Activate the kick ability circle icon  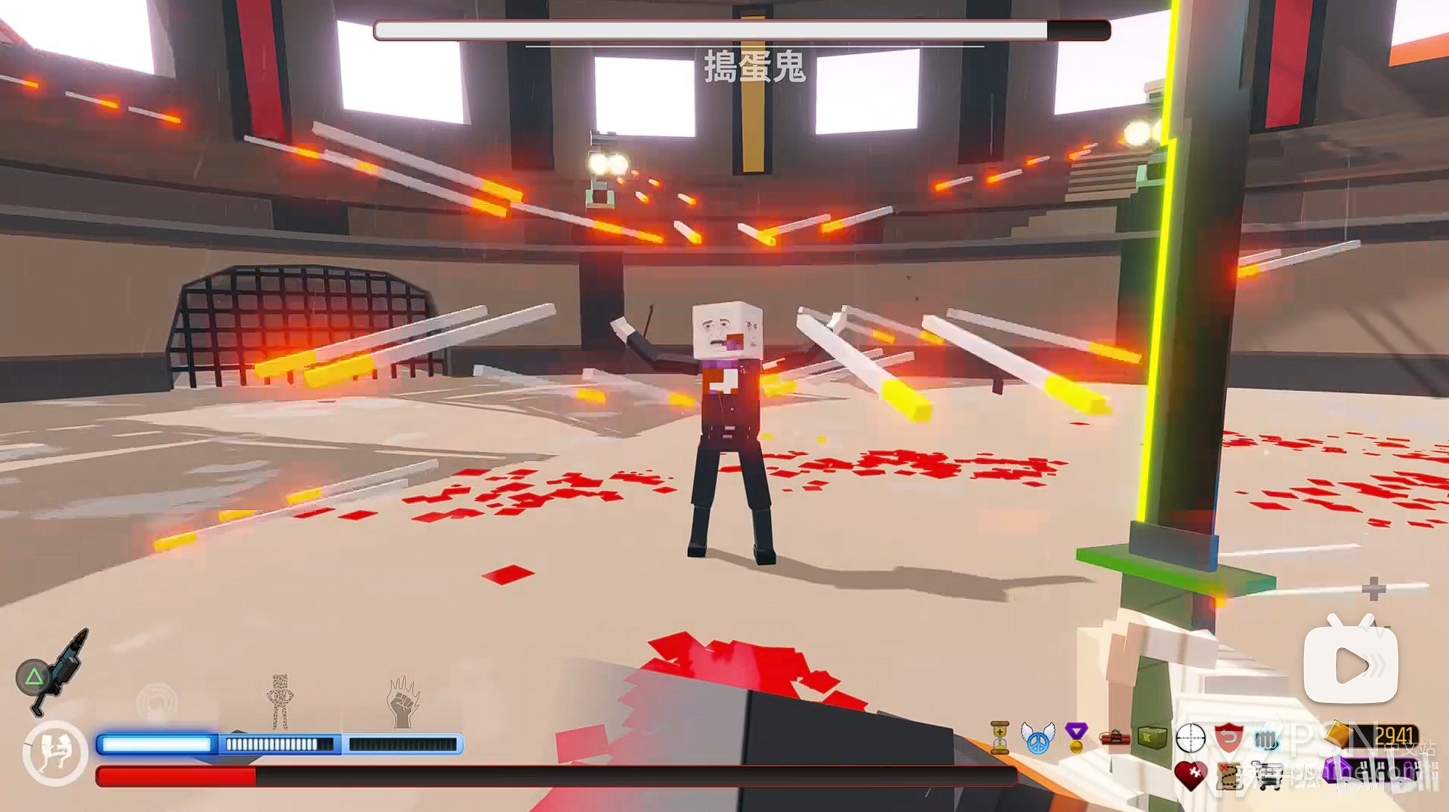point(55,752)
